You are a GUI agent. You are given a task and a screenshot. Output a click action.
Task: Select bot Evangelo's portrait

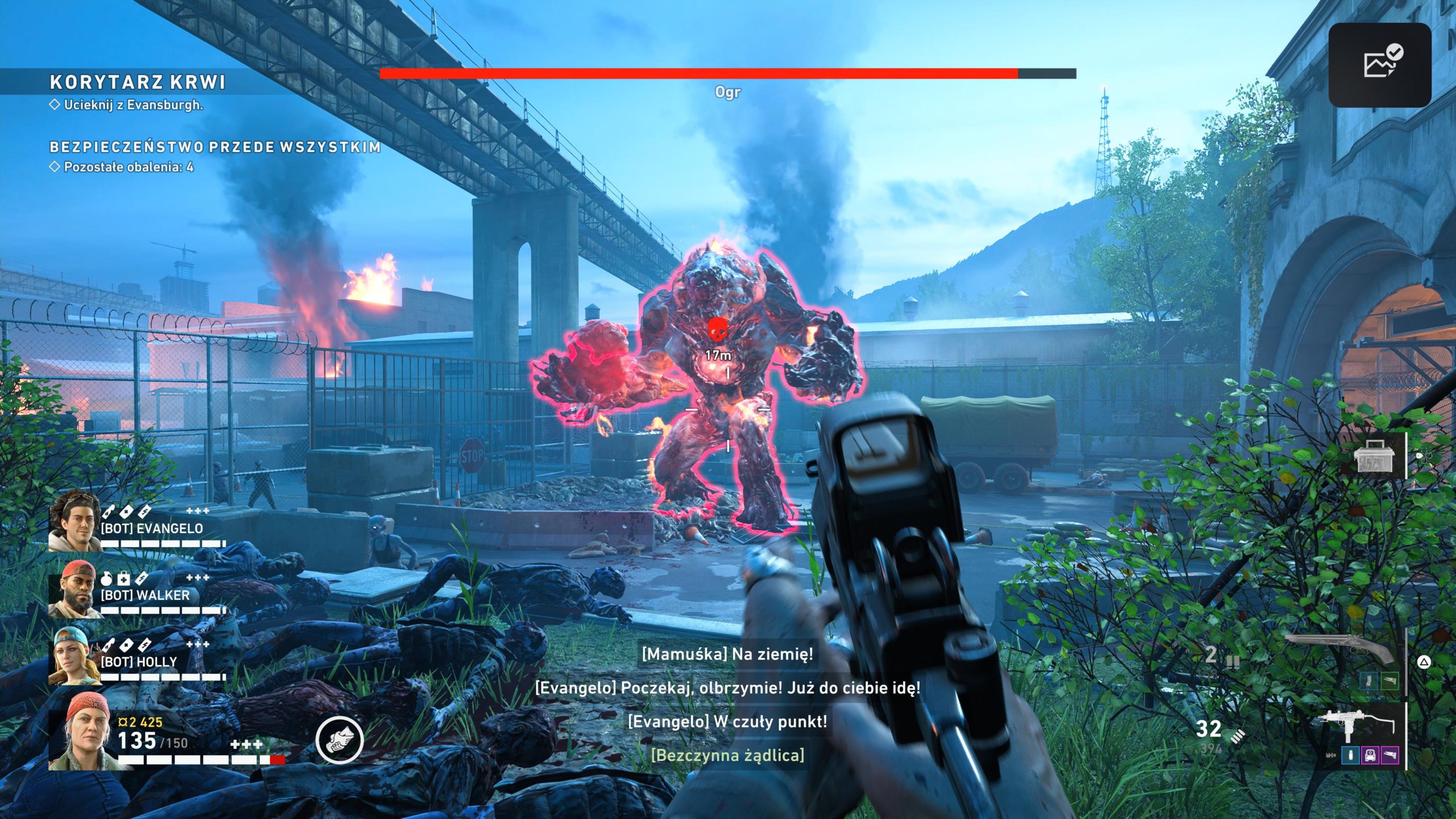[x=73, y=522]
